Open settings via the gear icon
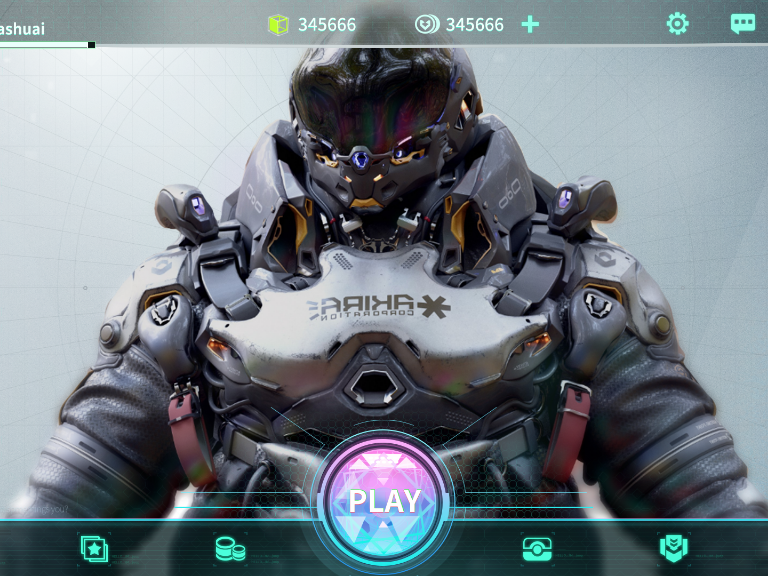Screen dimensions: 768x576 click(678, 24)
